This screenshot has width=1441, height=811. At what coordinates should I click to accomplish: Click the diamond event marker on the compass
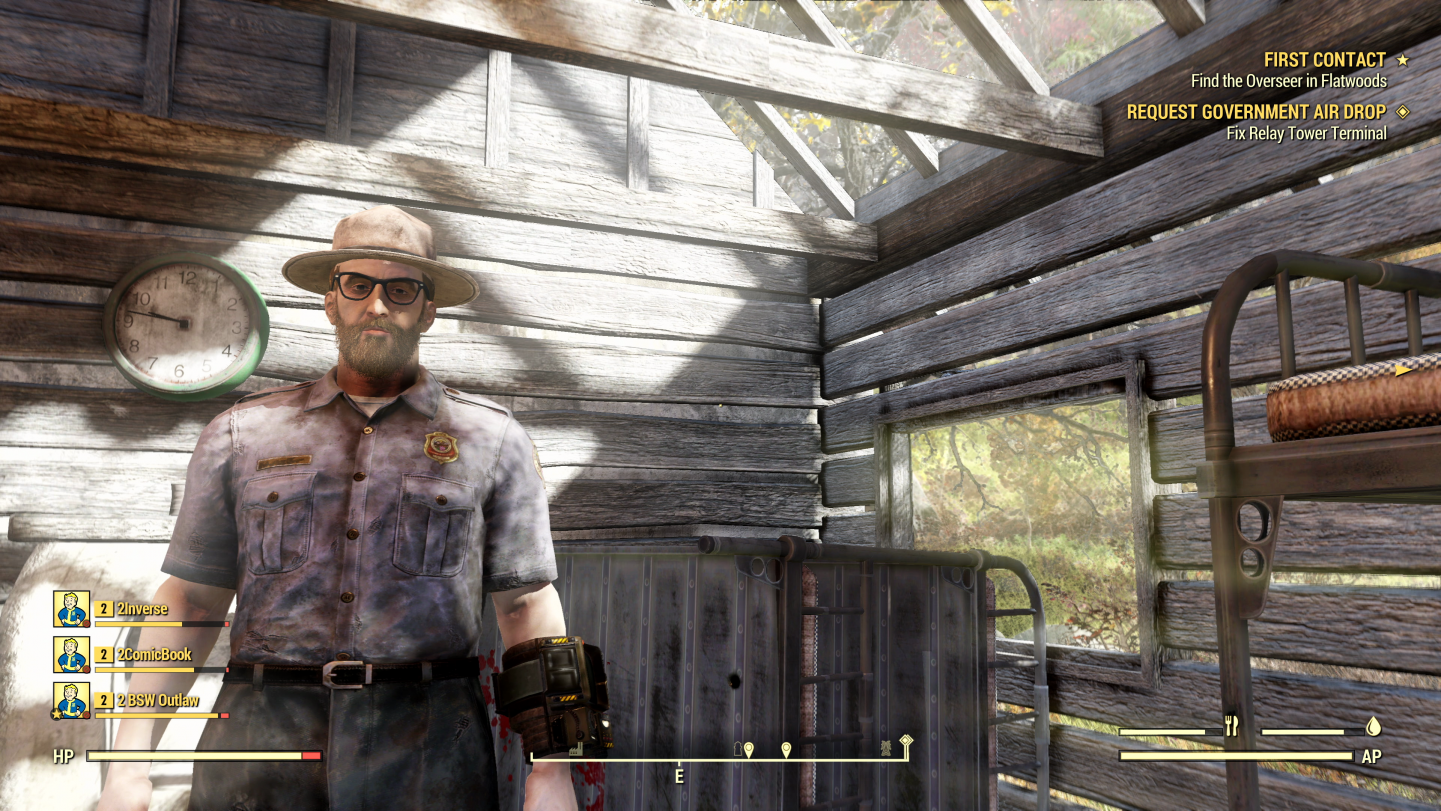click(x=906, y=742)
